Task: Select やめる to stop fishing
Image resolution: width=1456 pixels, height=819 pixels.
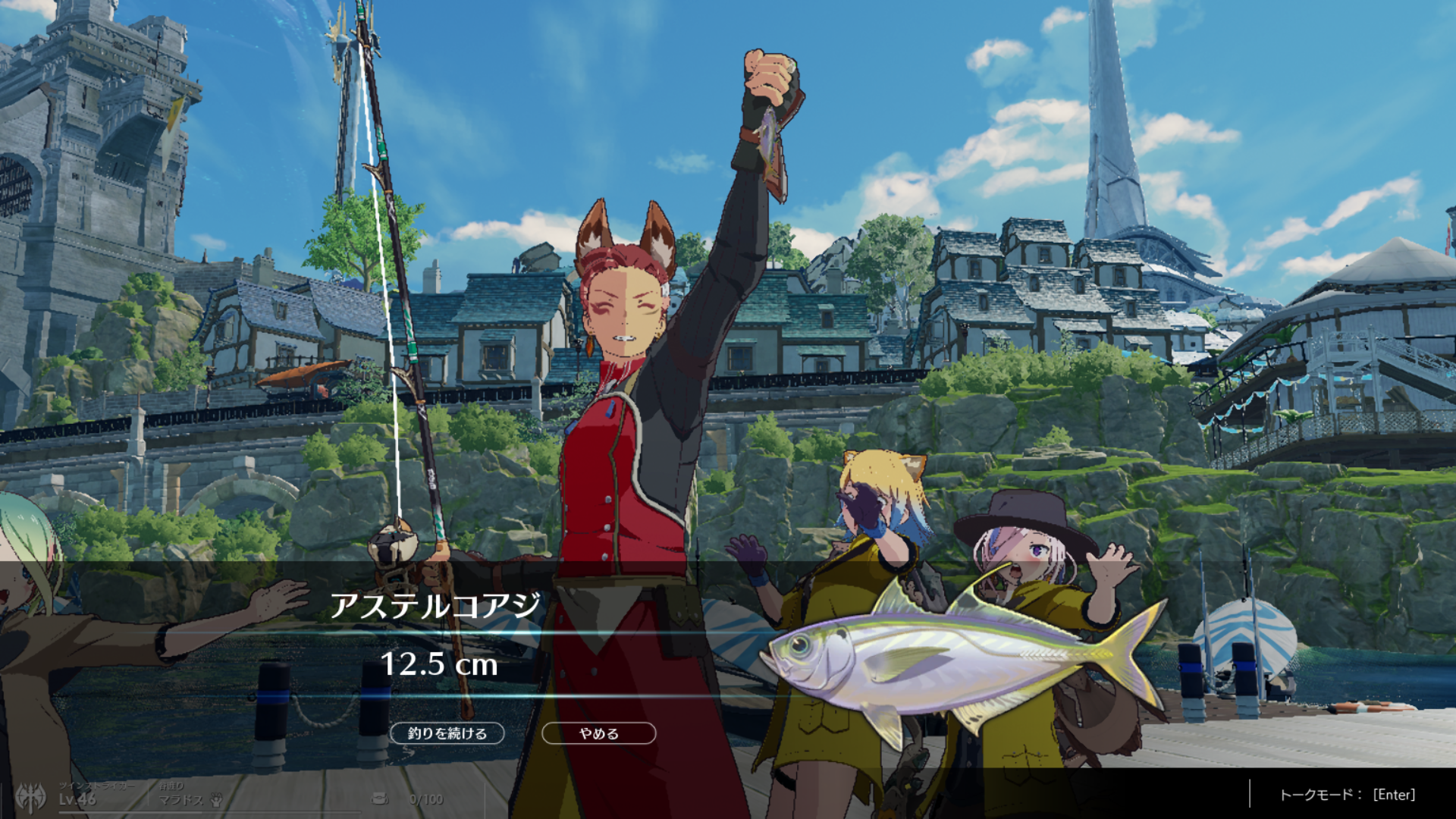Action: point(598,733)
